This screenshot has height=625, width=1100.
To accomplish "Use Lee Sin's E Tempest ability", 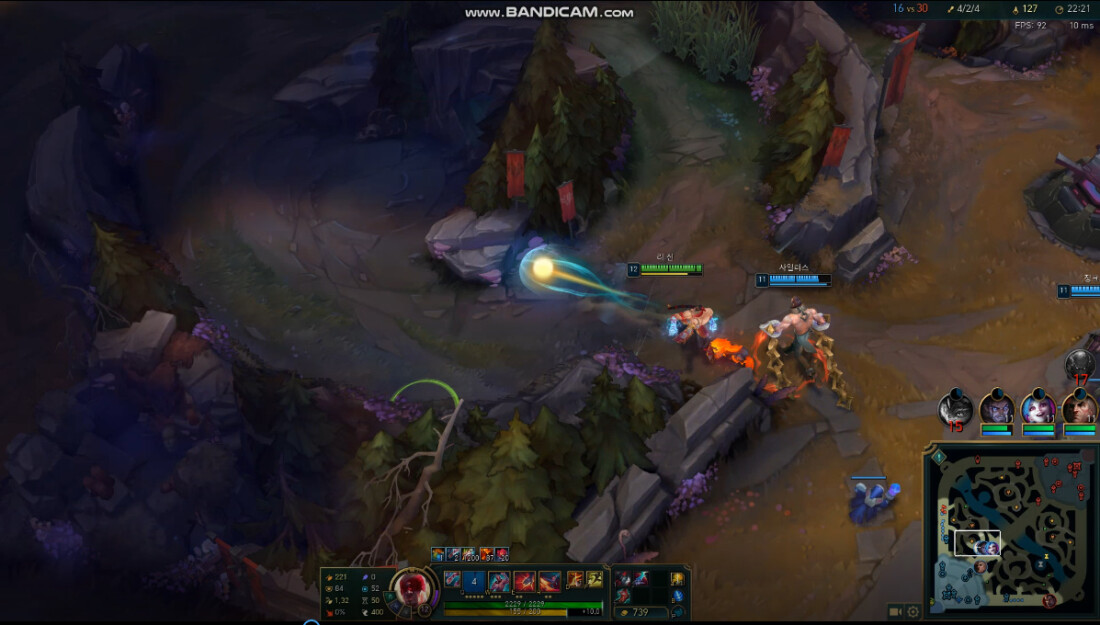I will point(524,580).
